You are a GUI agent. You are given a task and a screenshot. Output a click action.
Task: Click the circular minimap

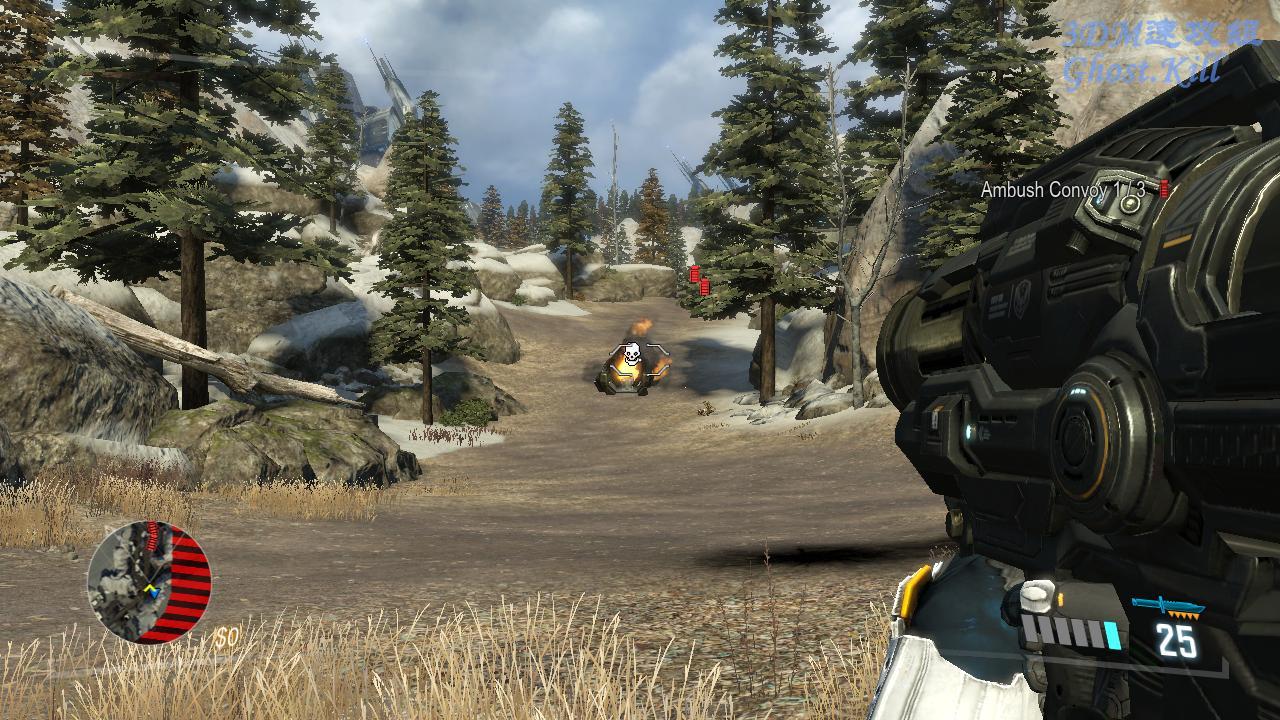tap(148, 582)
